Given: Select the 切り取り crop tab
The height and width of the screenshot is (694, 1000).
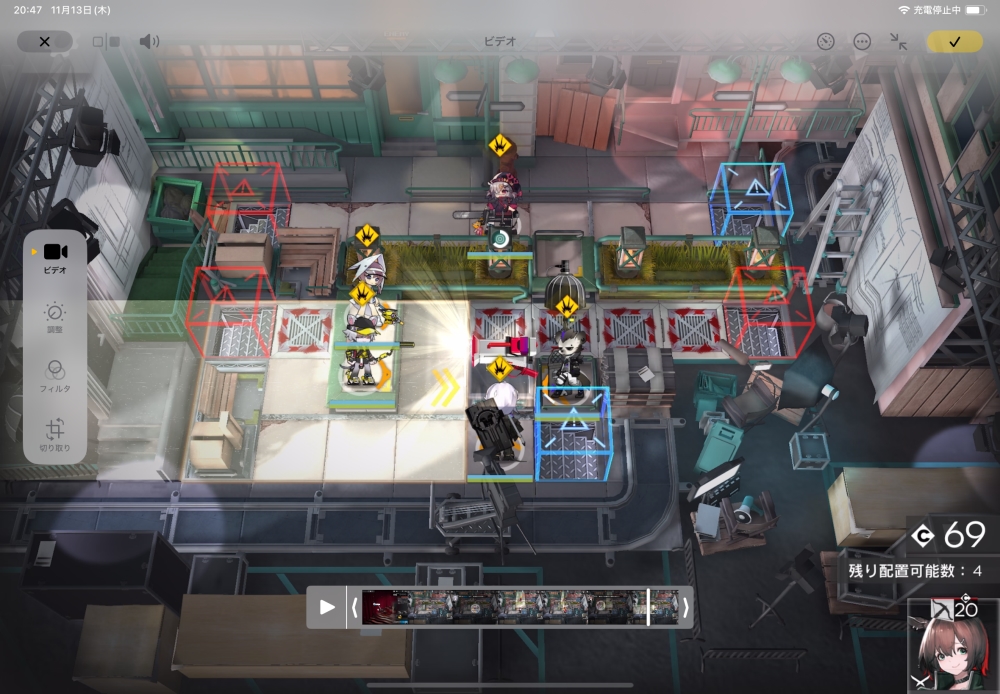Looking at the screenshot, I should click(55, 432).
